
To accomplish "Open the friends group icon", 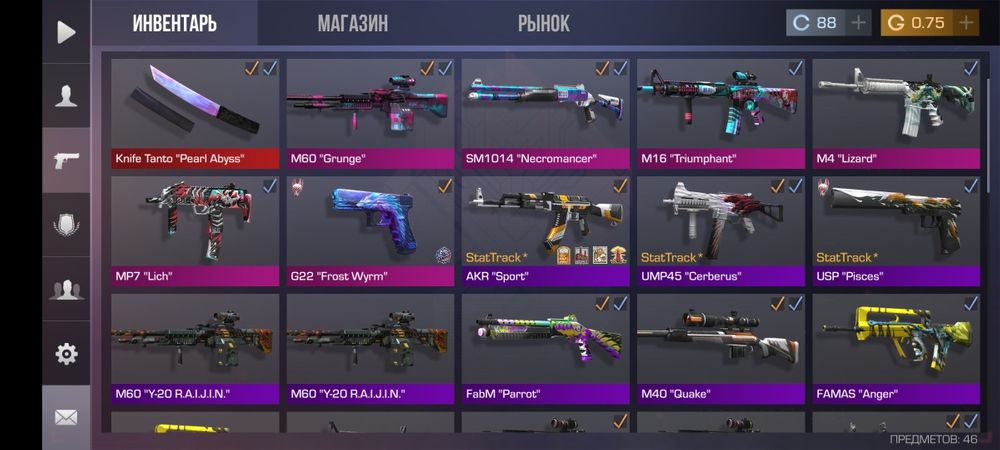I will point(66,289).
